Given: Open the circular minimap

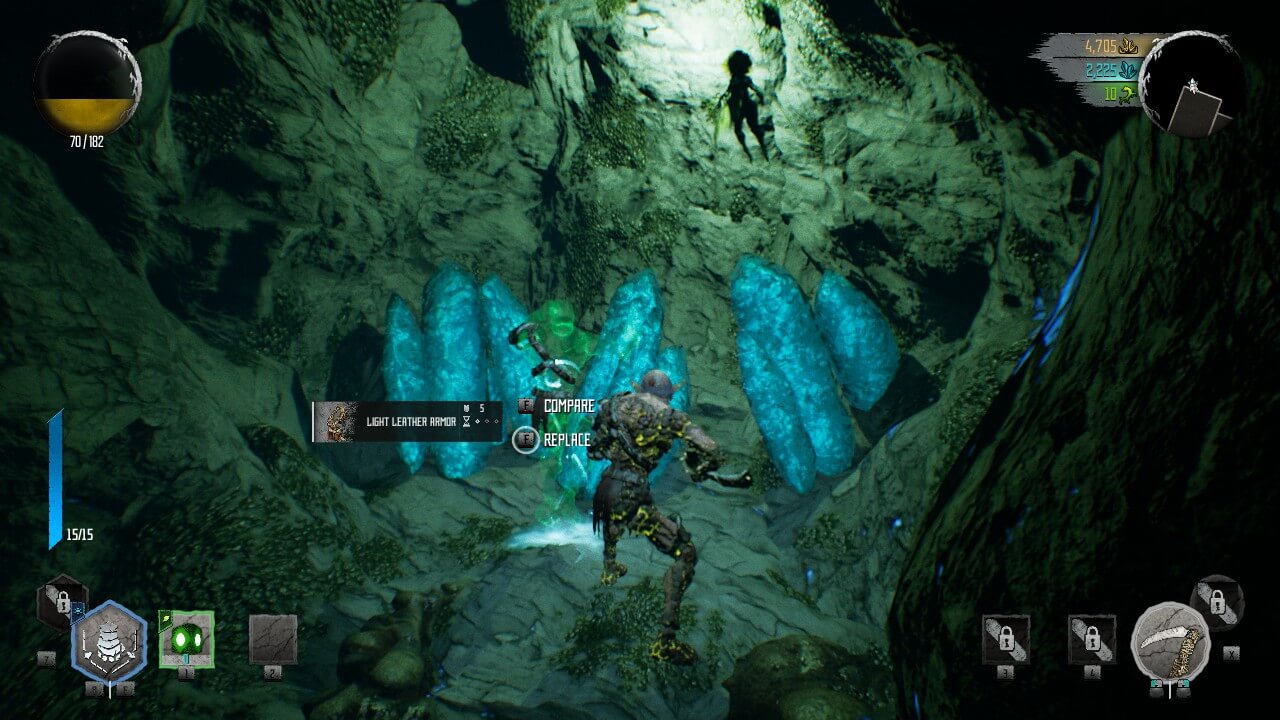Looking at the screenshot, I should click(x=1192, y=84).
